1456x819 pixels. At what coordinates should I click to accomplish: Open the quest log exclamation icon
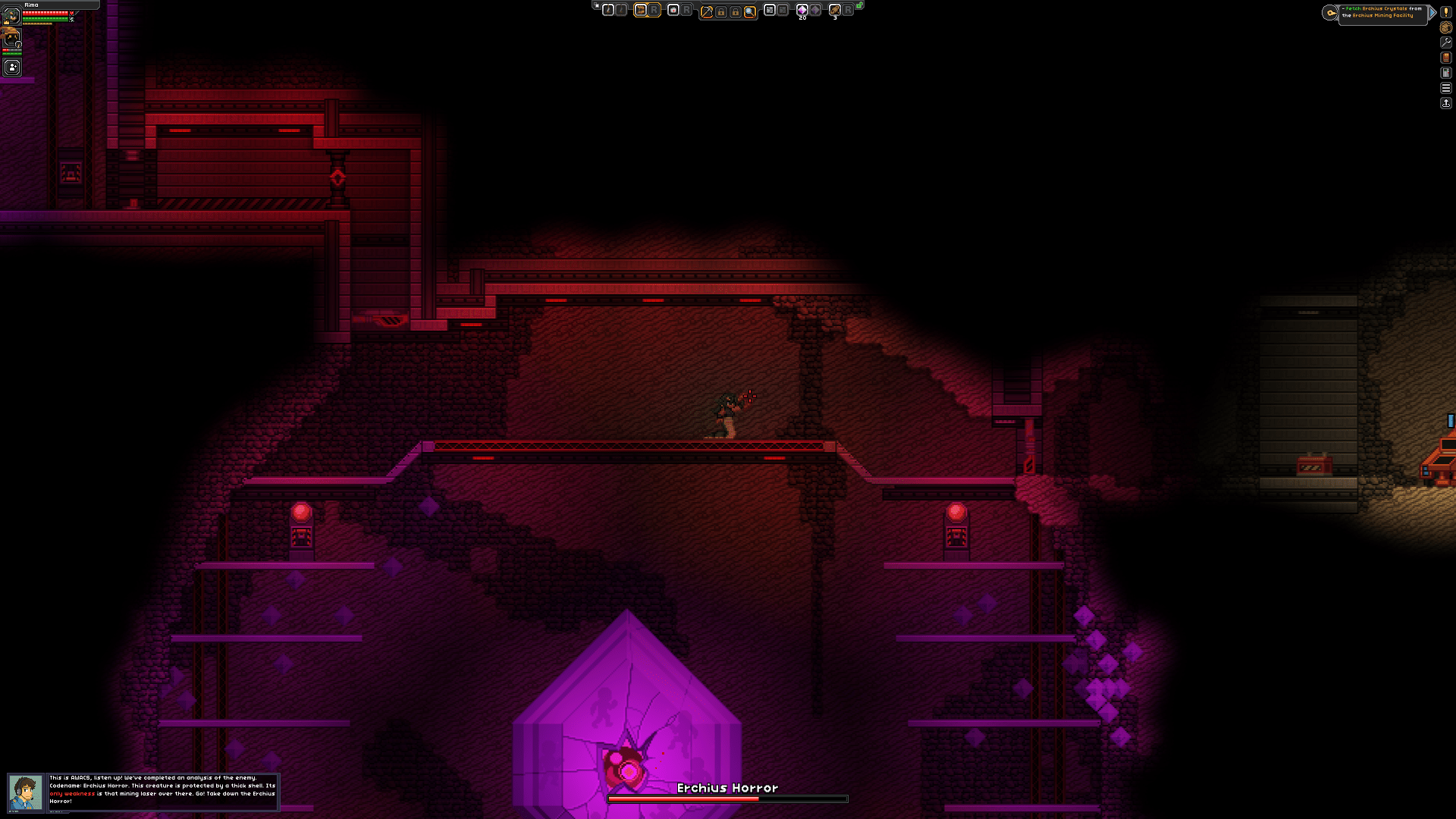(1446, 12)
